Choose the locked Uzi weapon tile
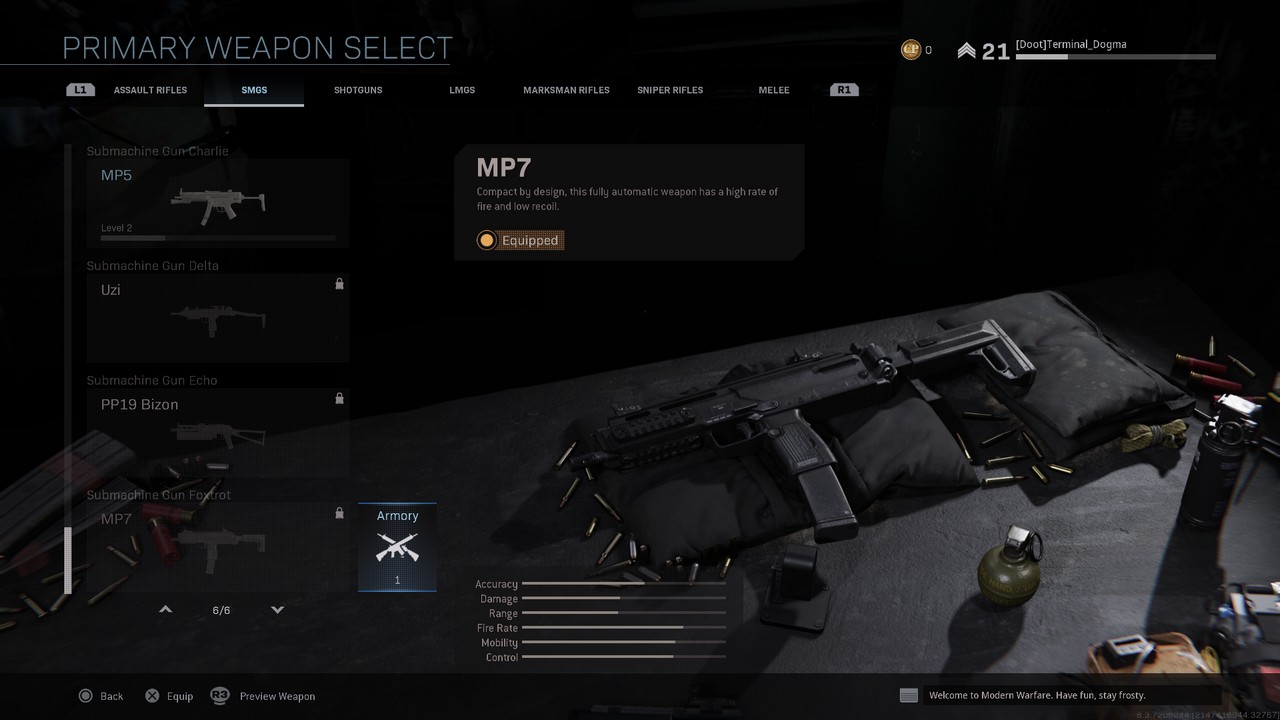This screenshot has height=720, width=1280. point(217,317)
